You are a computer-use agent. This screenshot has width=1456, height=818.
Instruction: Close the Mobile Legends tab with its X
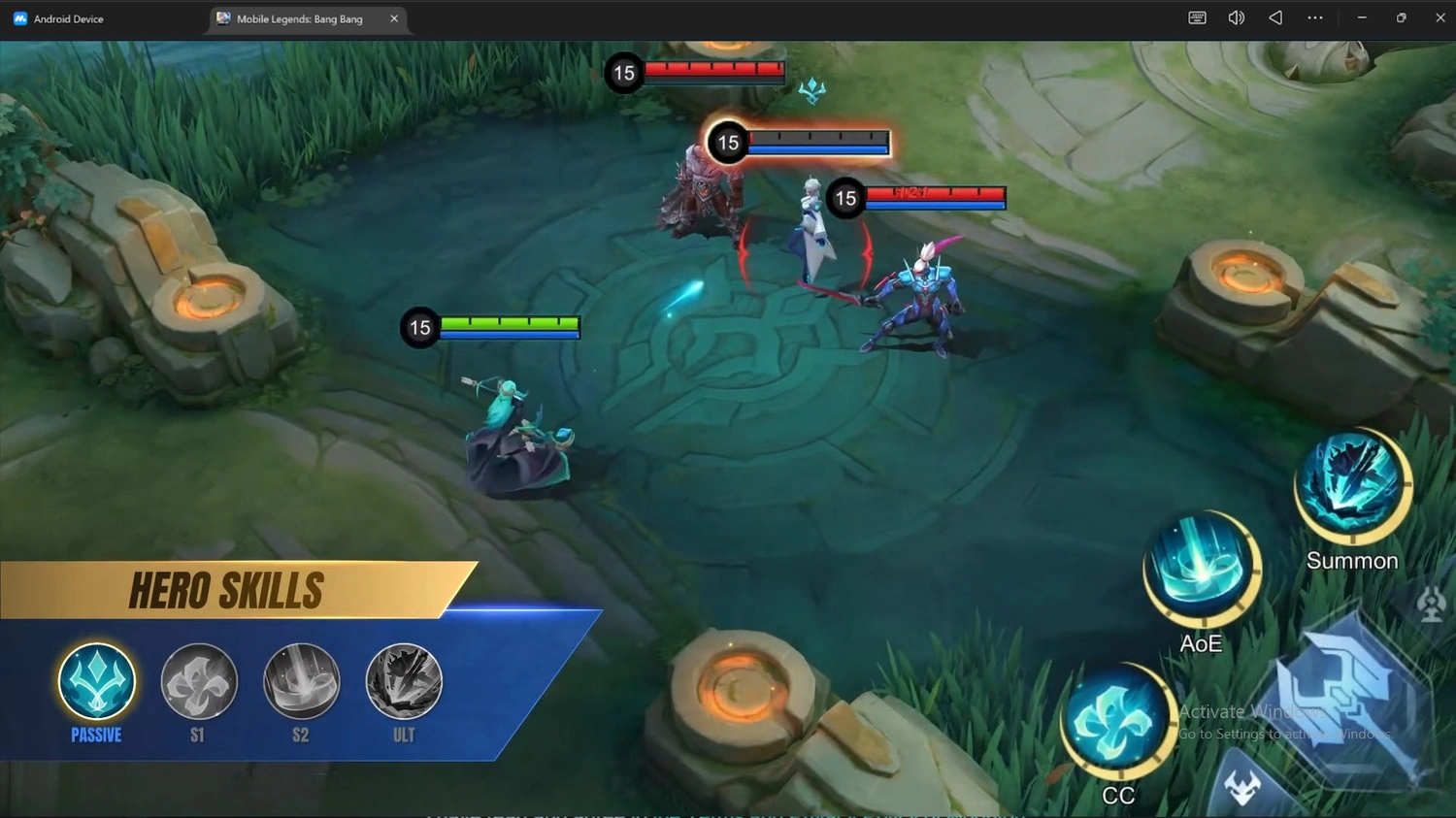[393, 17]
